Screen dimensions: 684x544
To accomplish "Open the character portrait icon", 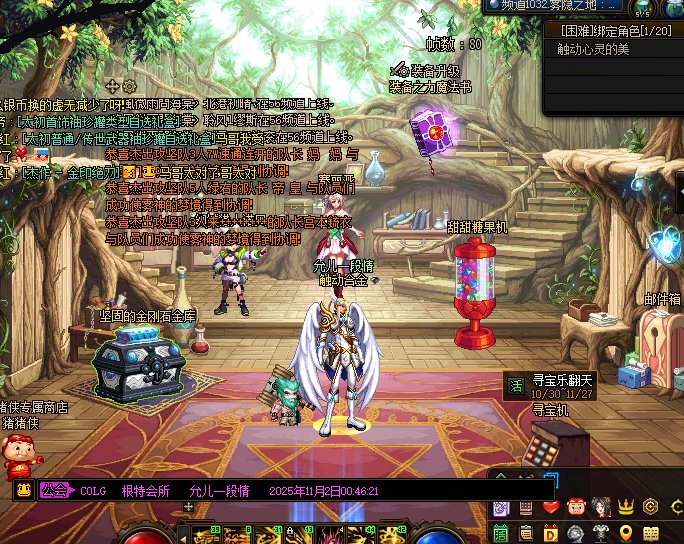I will (x=601, y=507).
